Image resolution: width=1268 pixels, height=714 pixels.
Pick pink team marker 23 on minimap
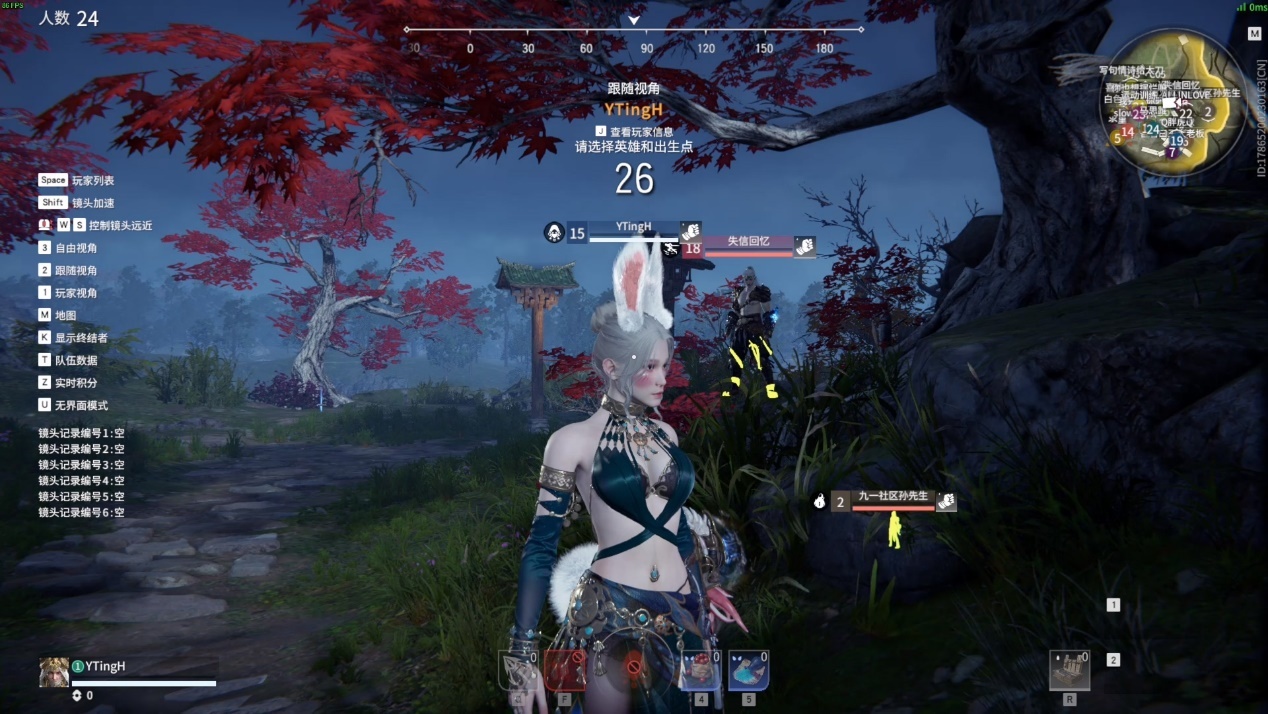pos(1139,115)
